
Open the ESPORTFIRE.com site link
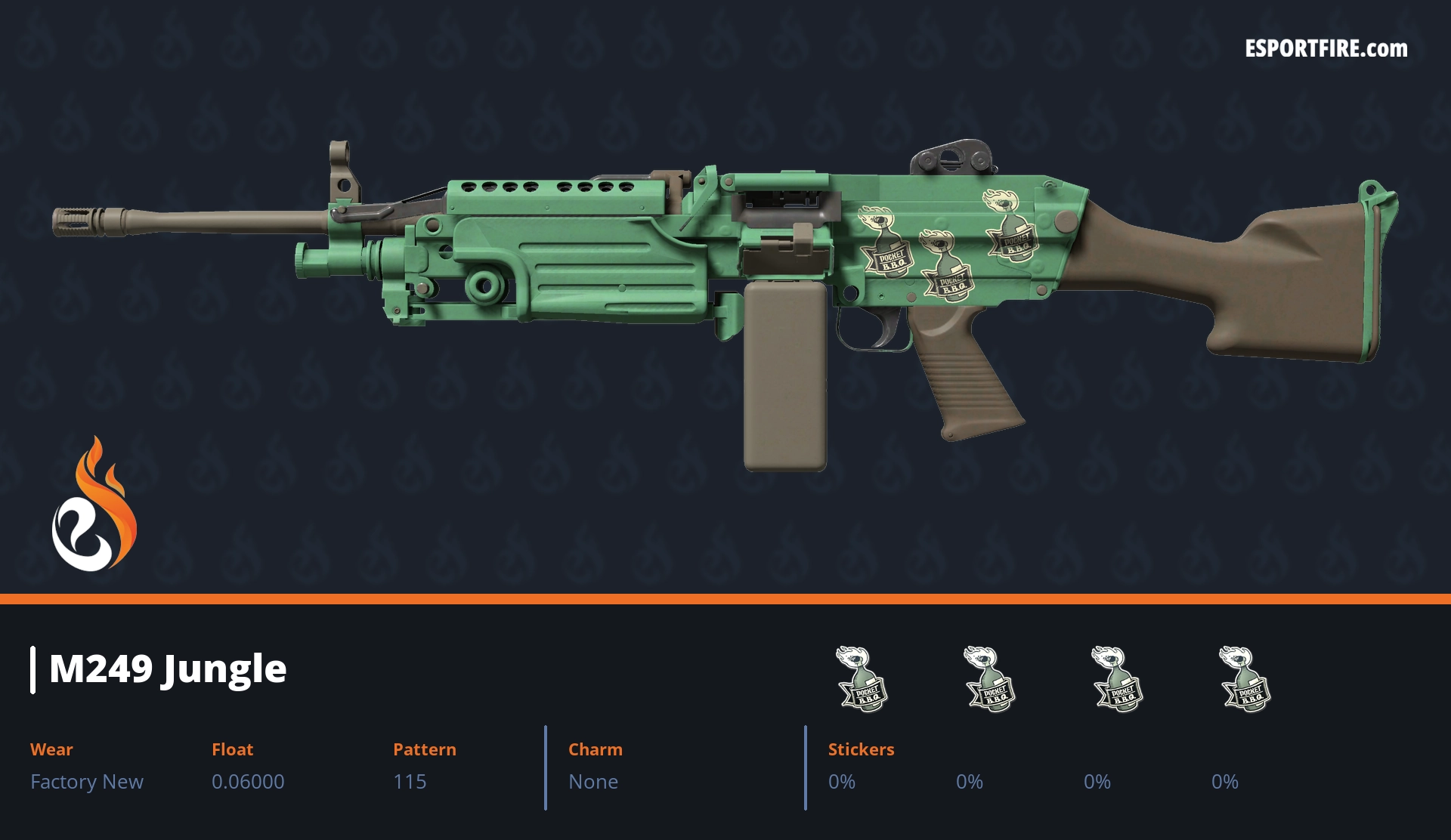[1326, 49]
